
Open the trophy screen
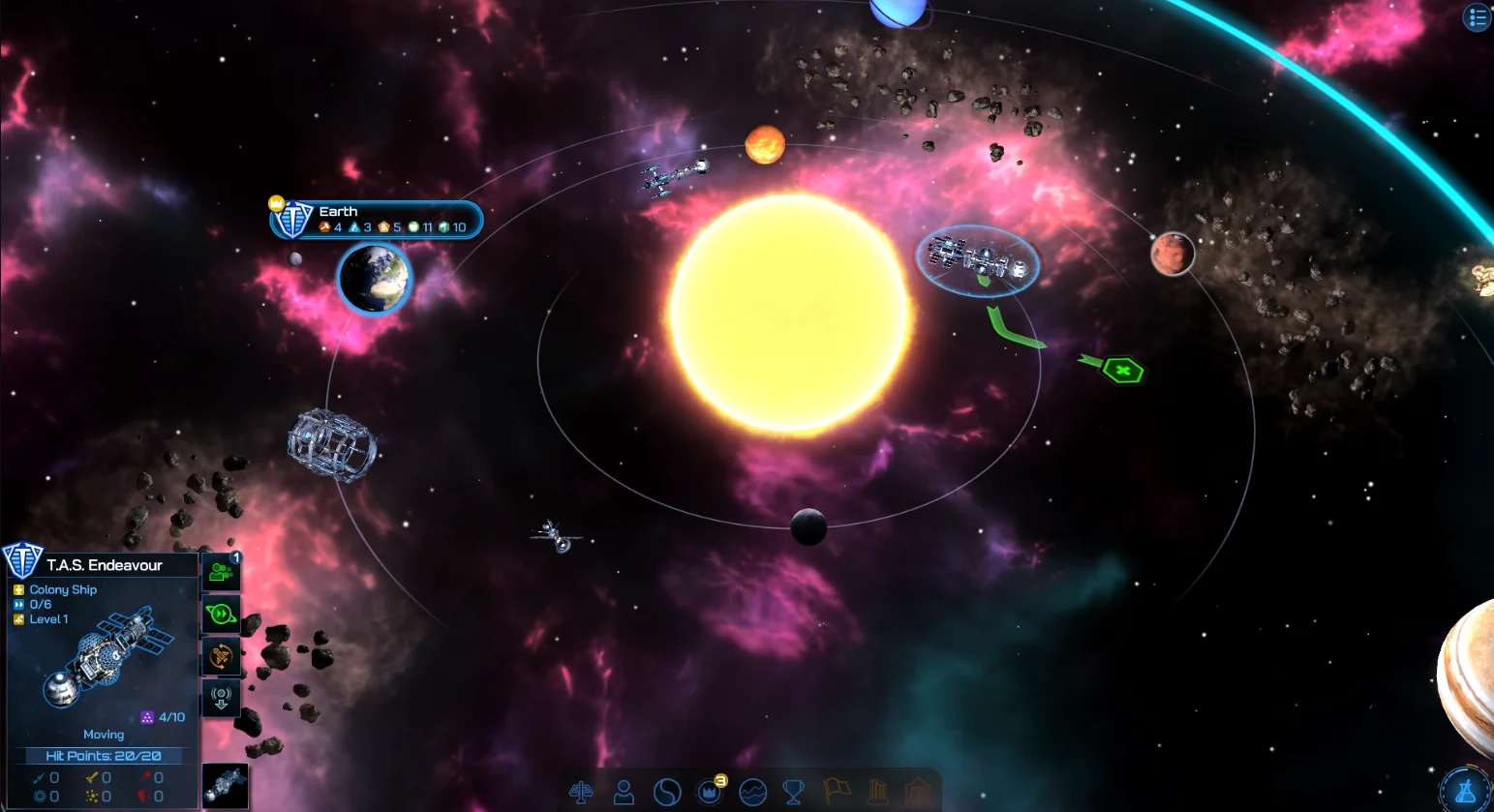point(793,793)
